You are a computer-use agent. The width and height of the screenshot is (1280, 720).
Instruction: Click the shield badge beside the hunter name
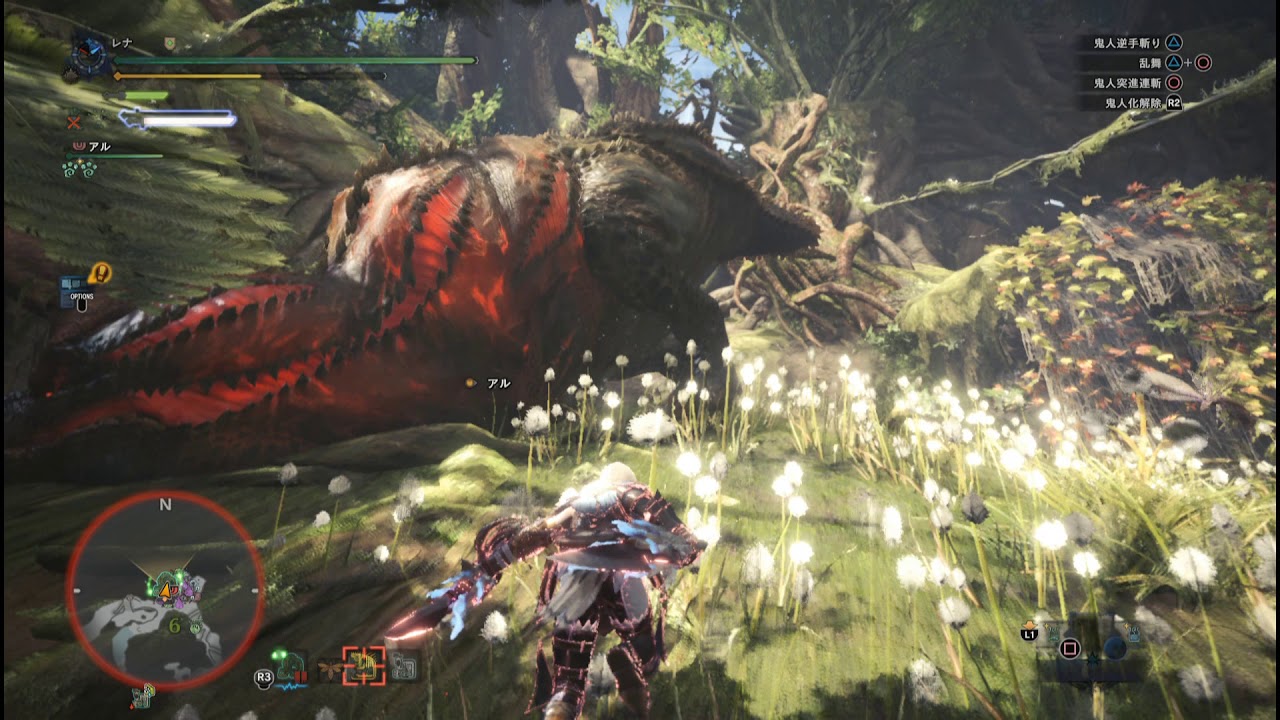tap(170, 43)
